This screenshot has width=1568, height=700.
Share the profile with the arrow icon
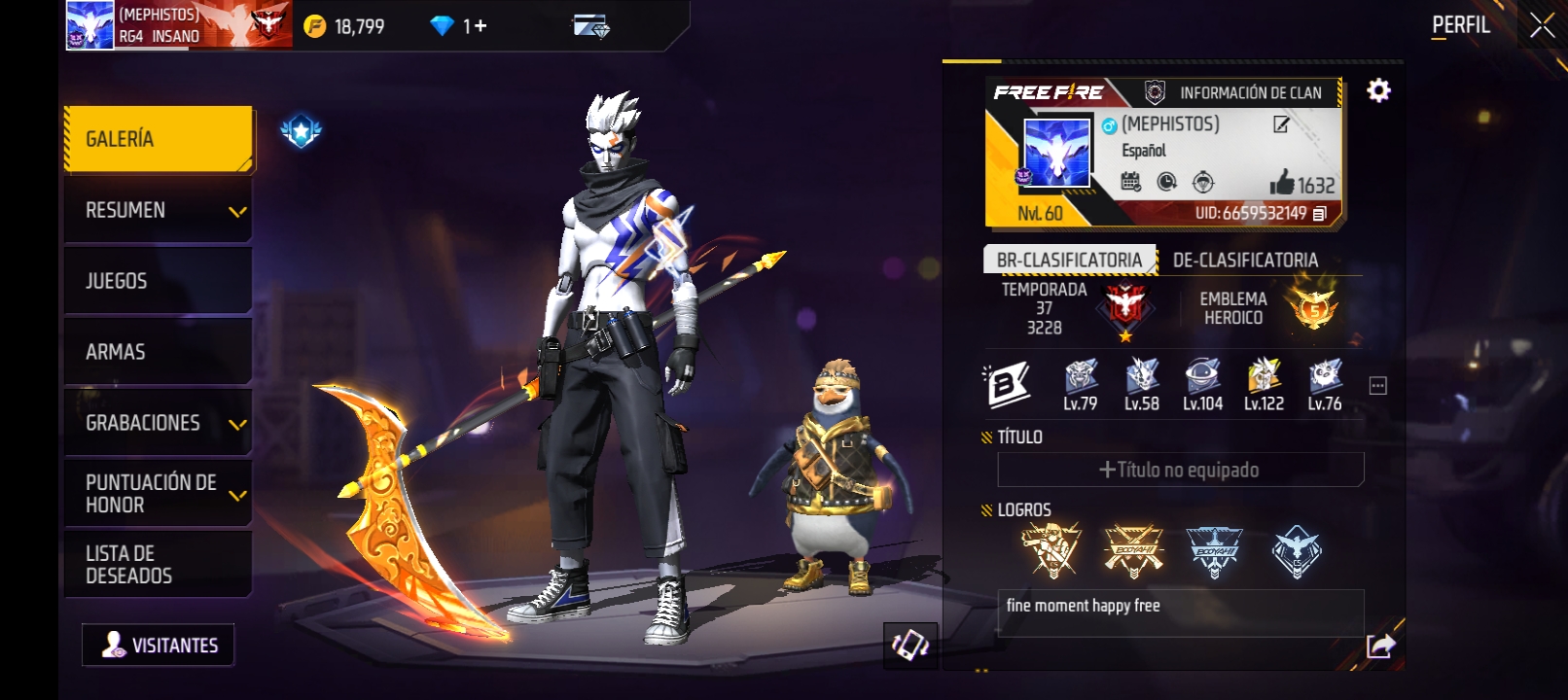[x=1380, y=646]
